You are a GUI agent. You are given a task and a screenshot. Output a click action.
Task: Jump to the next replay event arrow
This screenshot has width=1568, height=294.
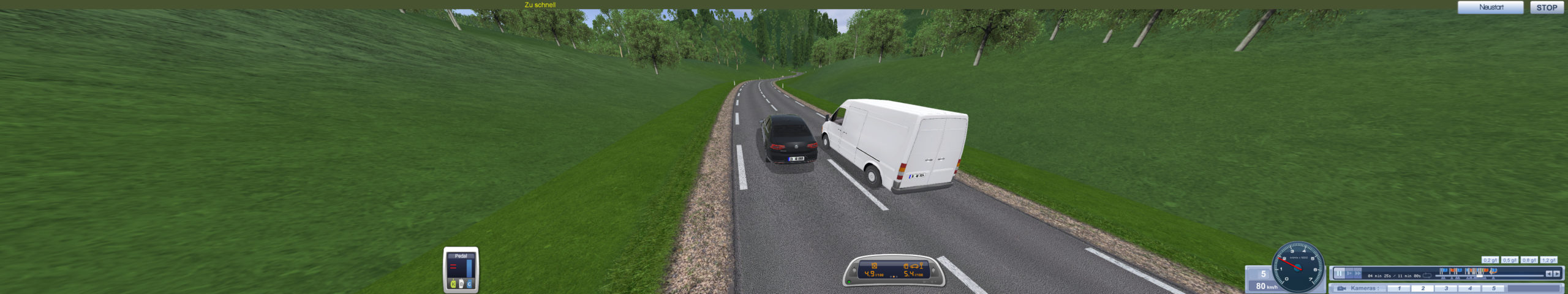click(x=1556, y=274)
